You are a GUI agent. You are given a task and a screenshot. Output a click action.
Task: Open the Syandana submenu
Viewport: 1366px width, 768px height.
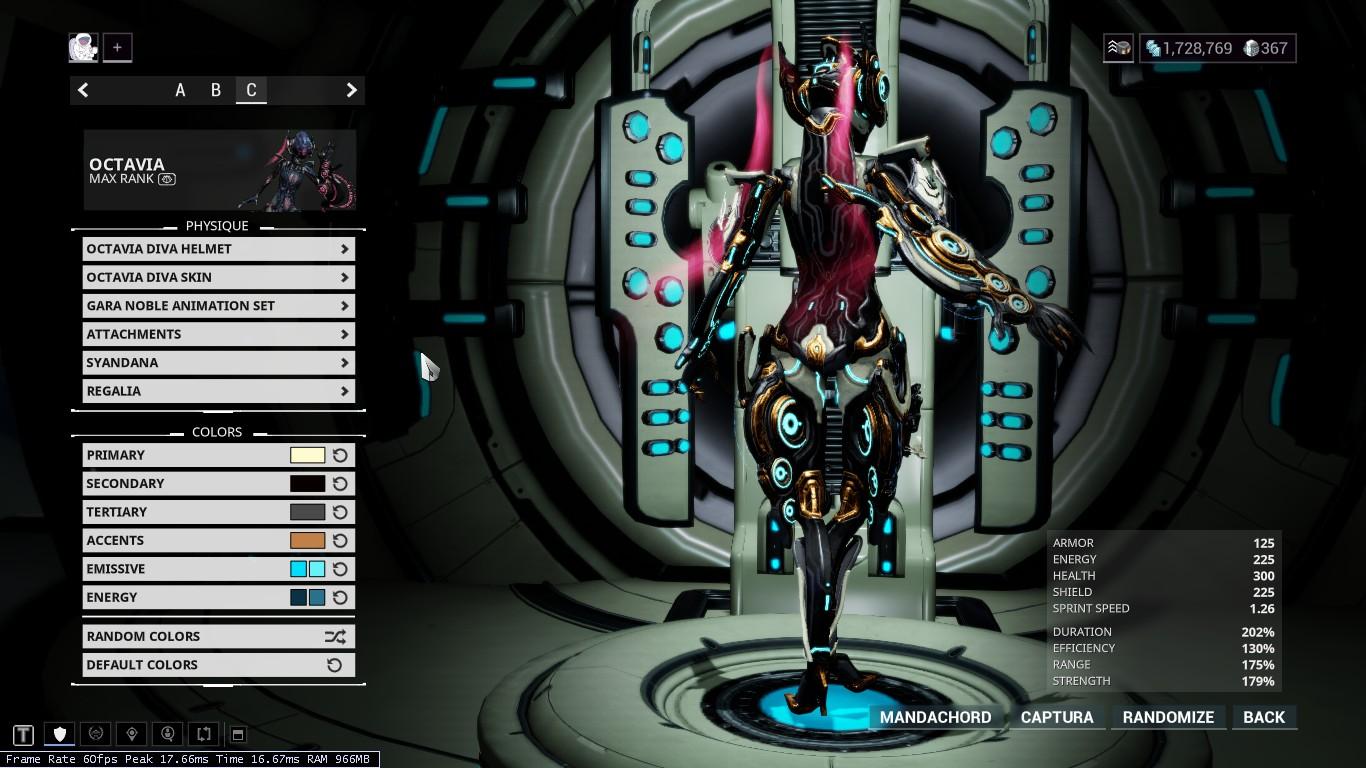tap(218, 363)
